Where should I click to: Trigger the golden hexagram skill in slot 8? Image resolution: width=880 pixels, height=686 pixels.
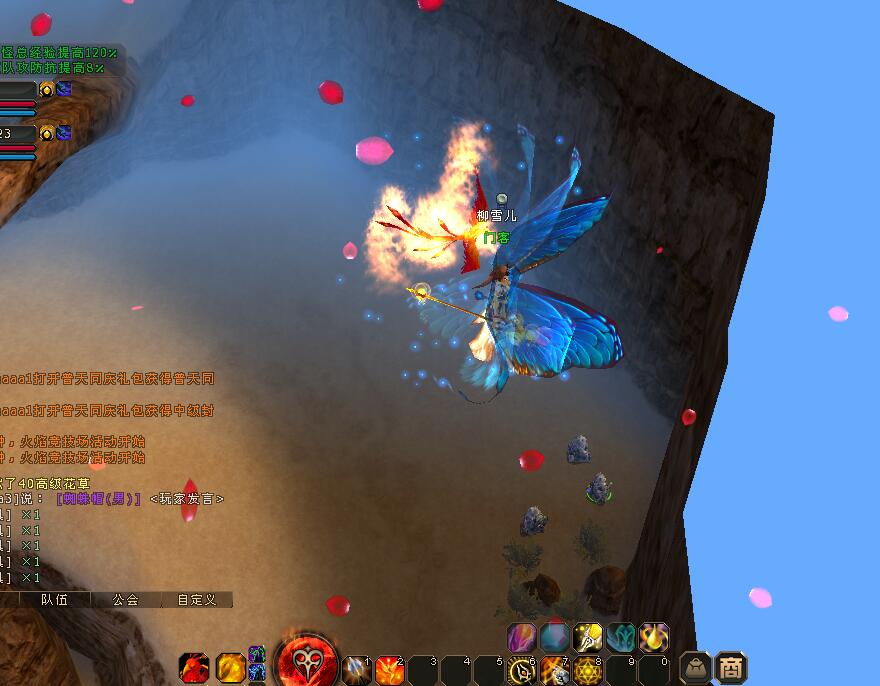[x=587, y=670]
